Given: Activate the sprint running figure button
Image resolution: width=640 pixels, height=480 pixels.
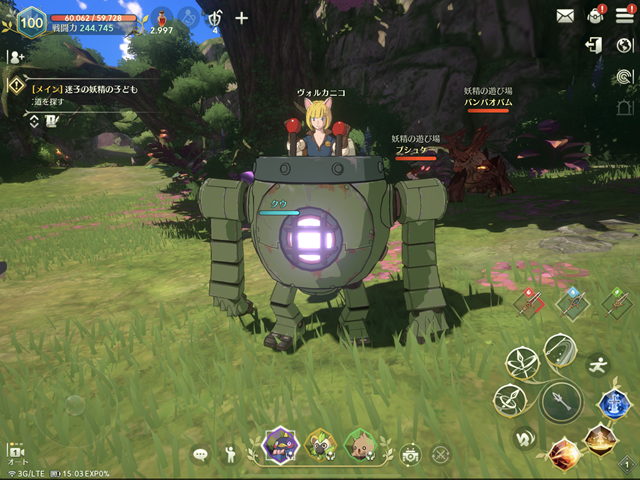Looking at the screenshot, I should pos(599,363).
